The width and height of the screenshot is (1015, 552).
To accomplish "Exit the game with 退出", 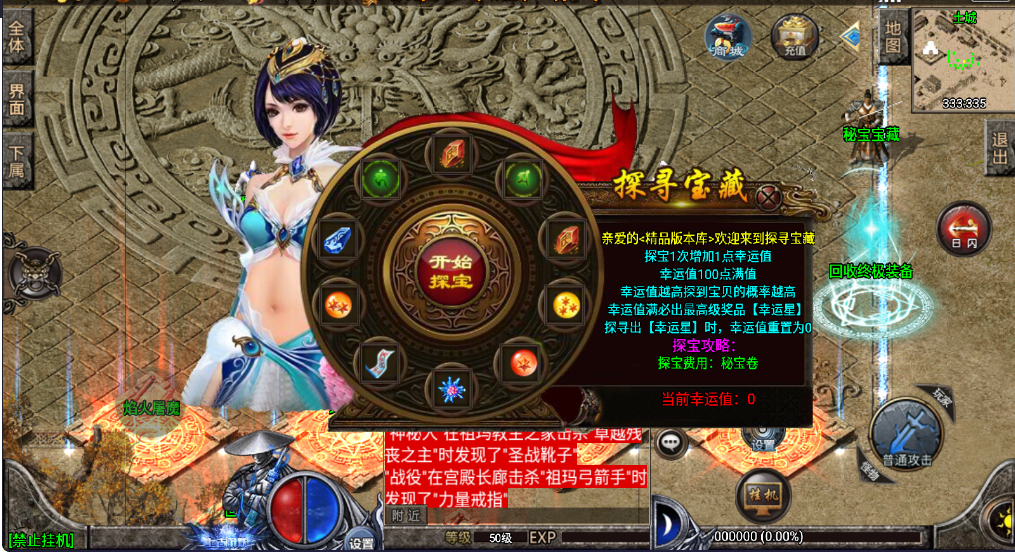I will click(x=999, y=150).
